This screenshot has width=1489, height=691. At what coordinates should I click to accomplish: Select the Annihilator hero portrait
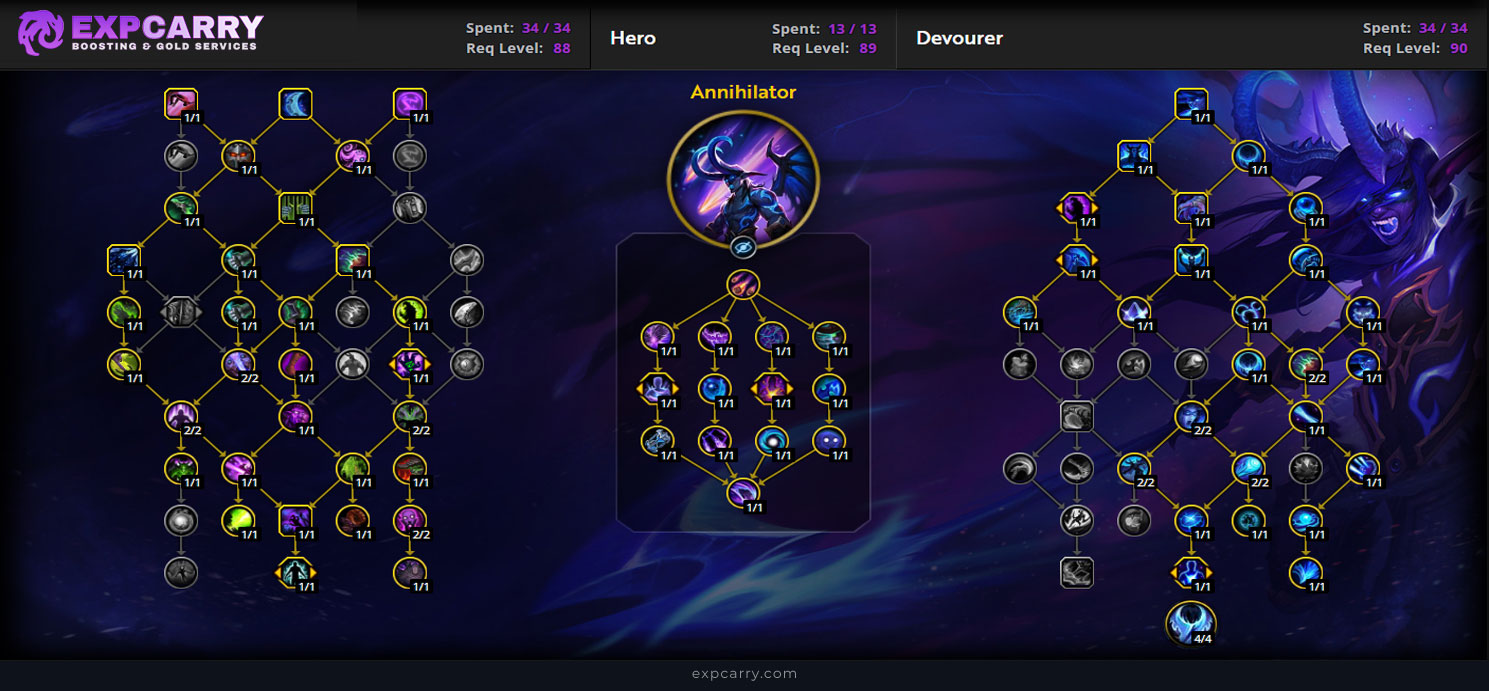pos(743,175)
